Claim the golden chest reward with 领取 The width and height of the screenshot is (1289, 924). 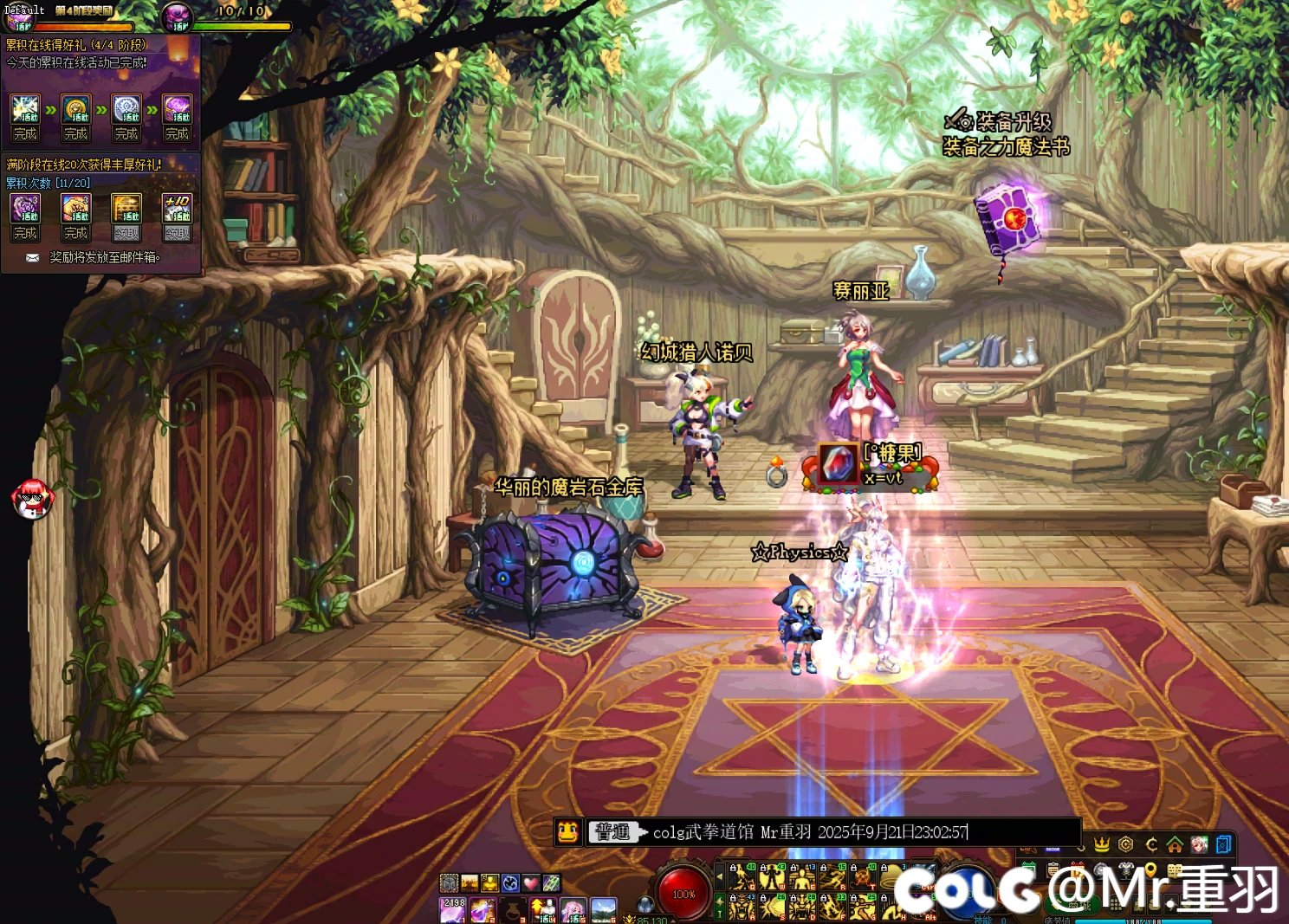126,233
